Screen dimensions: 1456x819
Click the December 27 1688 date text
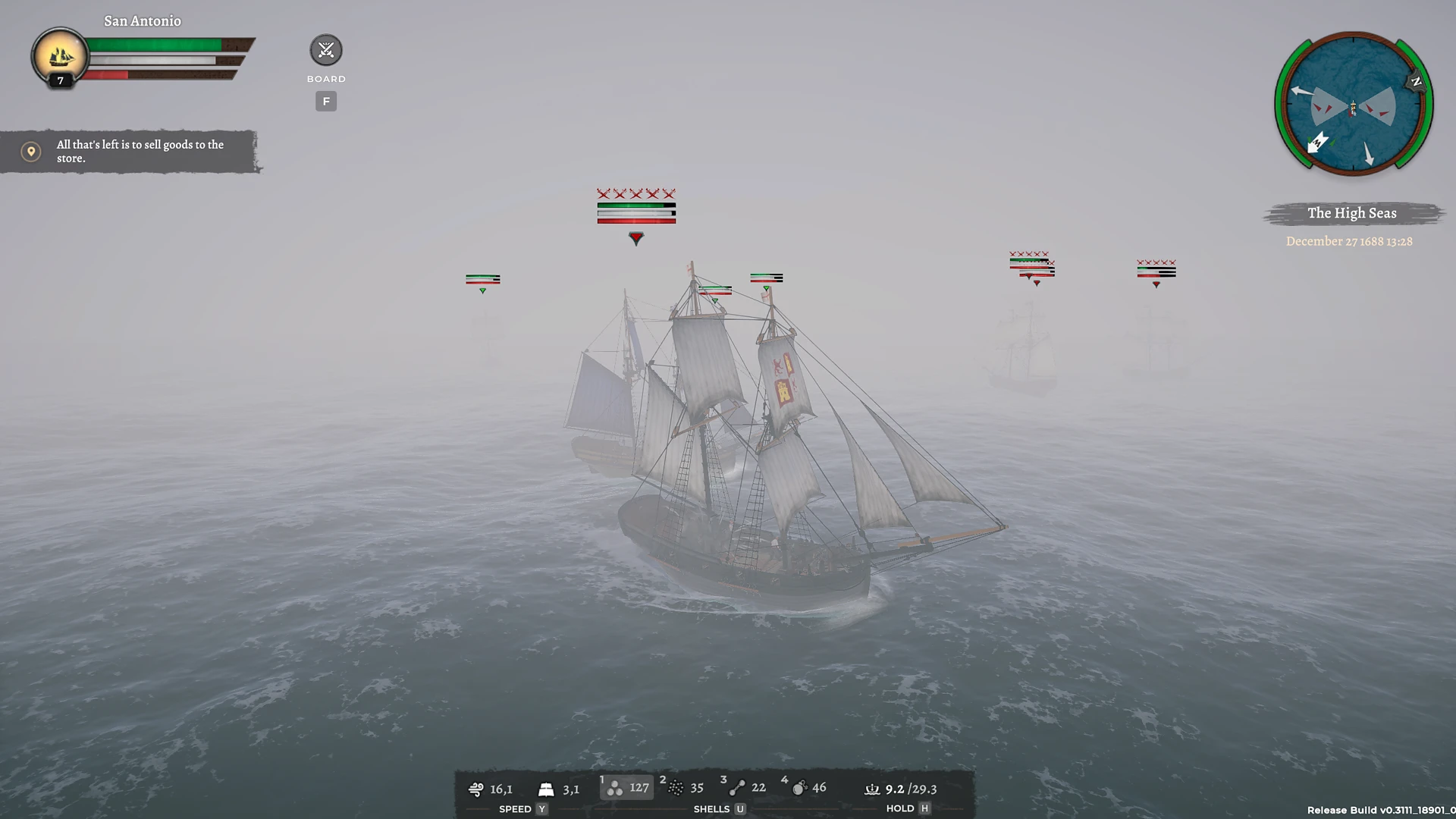[x=1351, y=241]
